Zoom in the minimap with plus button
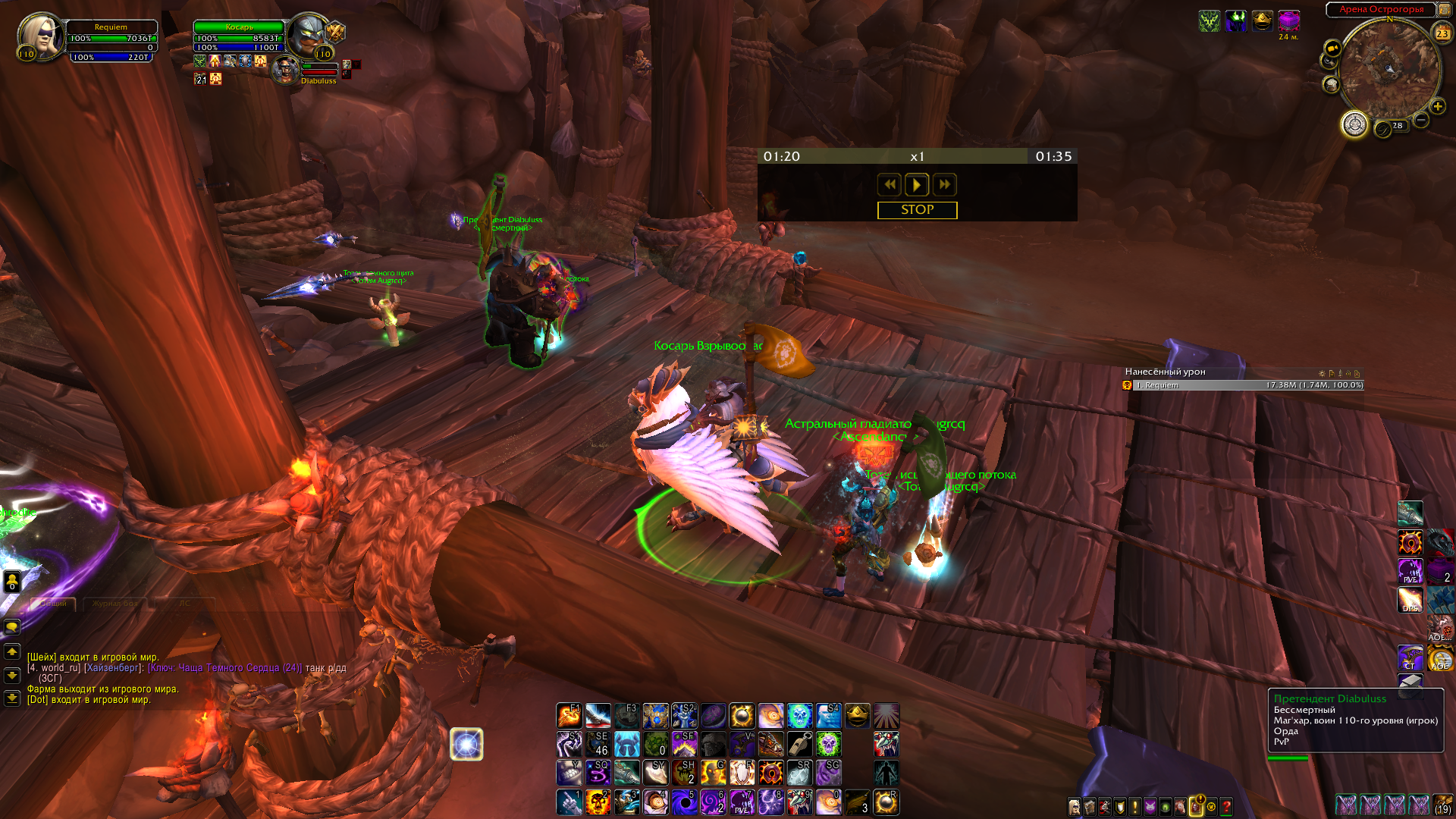Viewport: 1456px width, 819px height. (1437, 107)
